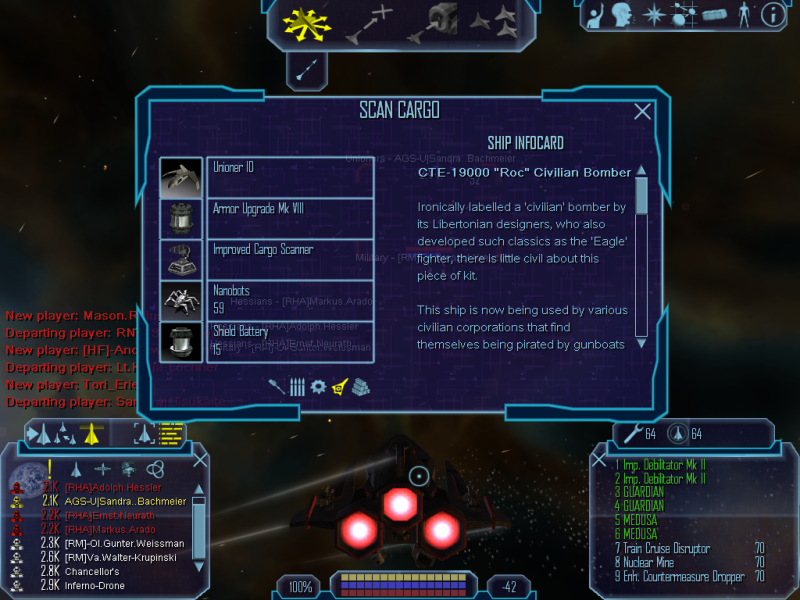Select the Unioner ID item row
The height and width of the screenshot is (600, 800).
tap(290, 177)
